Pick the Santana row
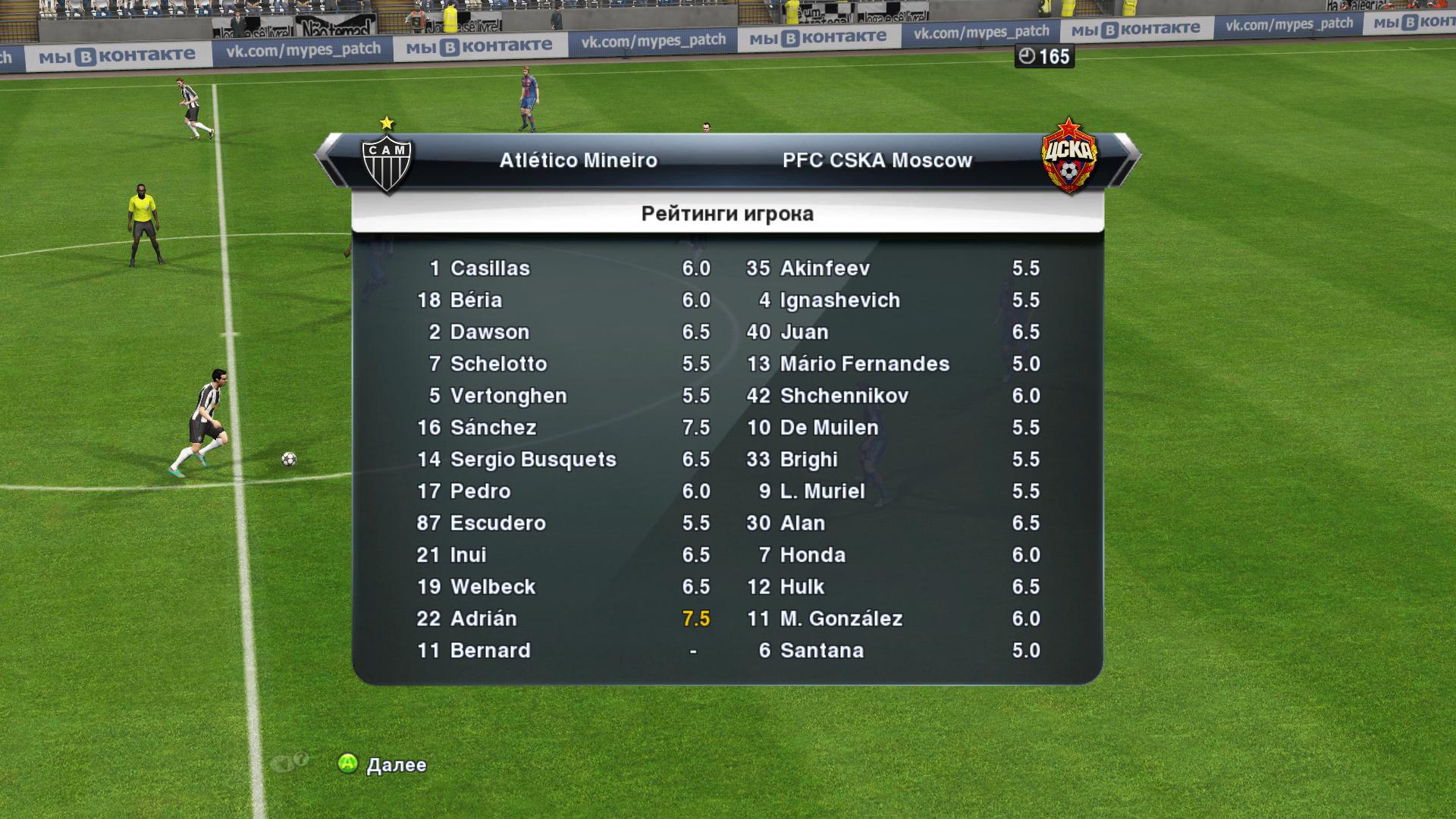1456x819 pixels. (821, 651)
